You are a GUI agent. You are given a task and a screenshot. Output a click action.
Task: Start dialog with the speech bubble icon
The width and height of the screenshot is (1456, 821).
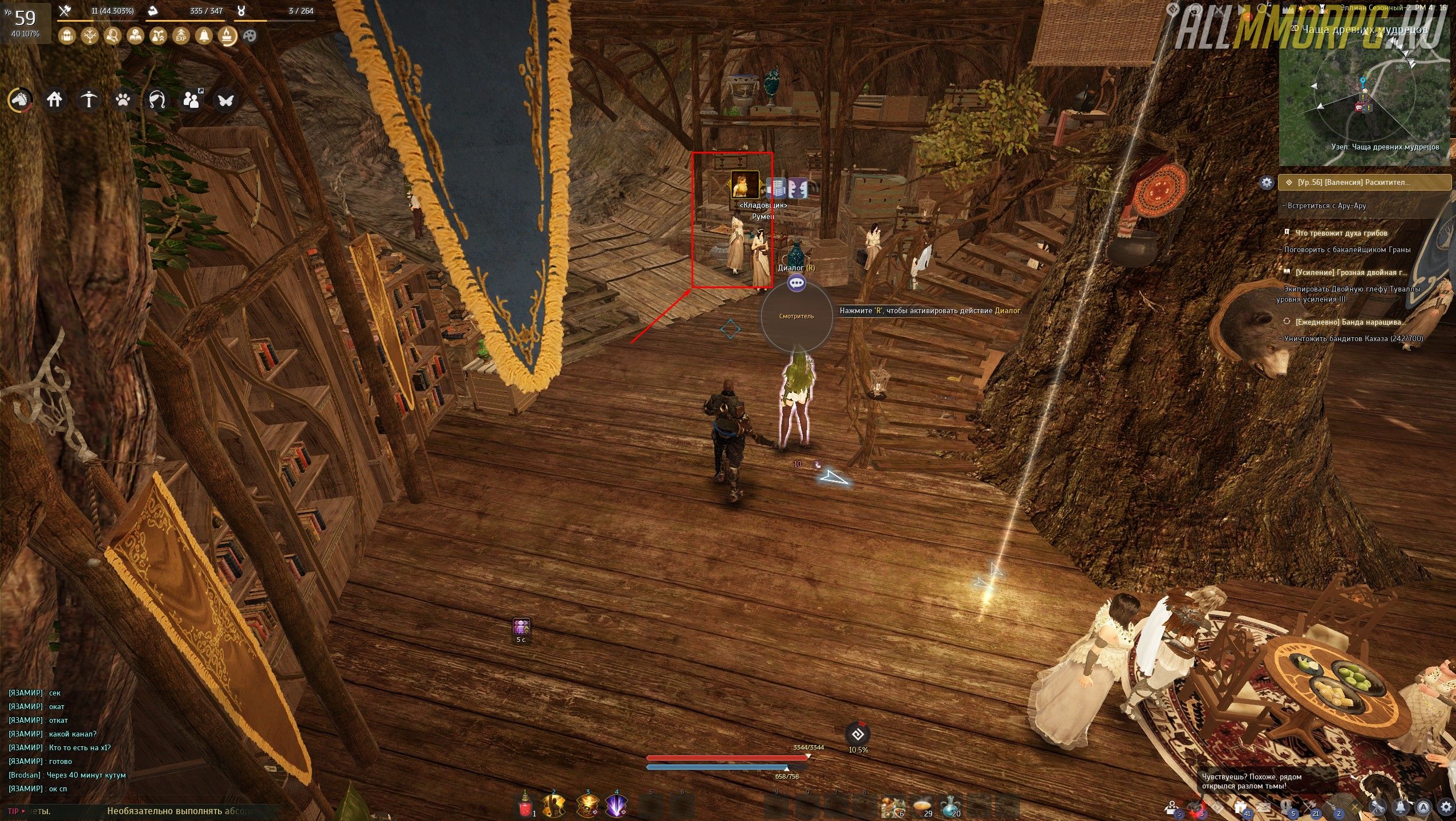796,283
